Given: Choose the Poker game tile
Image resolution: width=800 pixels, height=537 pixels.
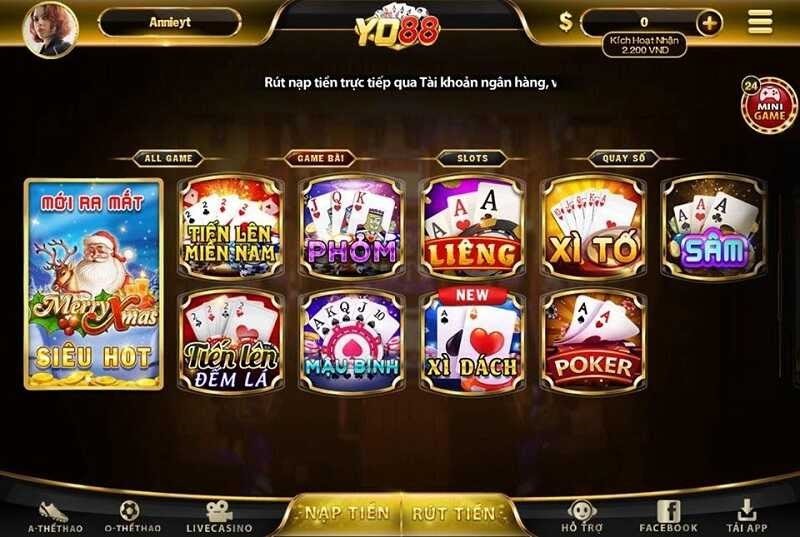Looking at the screenshot, I should (593, 340).
